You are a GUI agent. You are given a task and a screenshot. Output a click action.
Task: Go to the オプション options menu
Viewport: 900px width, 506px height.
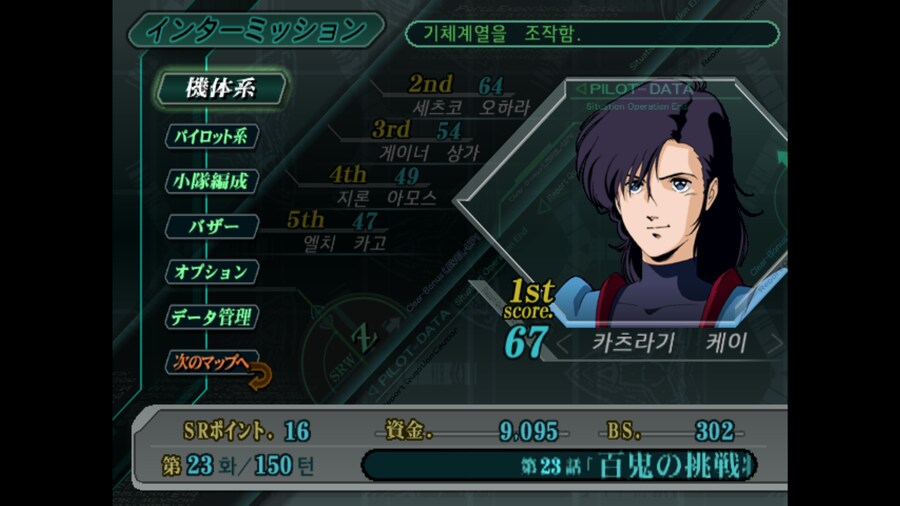coord(211,272)
